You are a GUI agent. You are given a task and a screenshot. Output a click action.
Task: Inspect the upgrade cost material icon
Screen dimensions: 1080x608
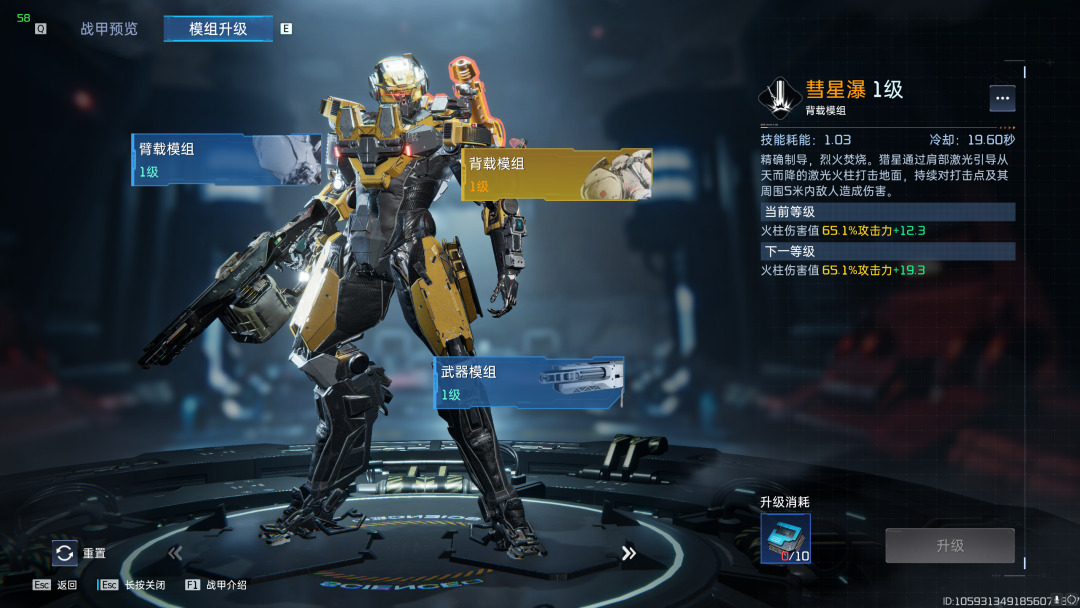(785, 539)
